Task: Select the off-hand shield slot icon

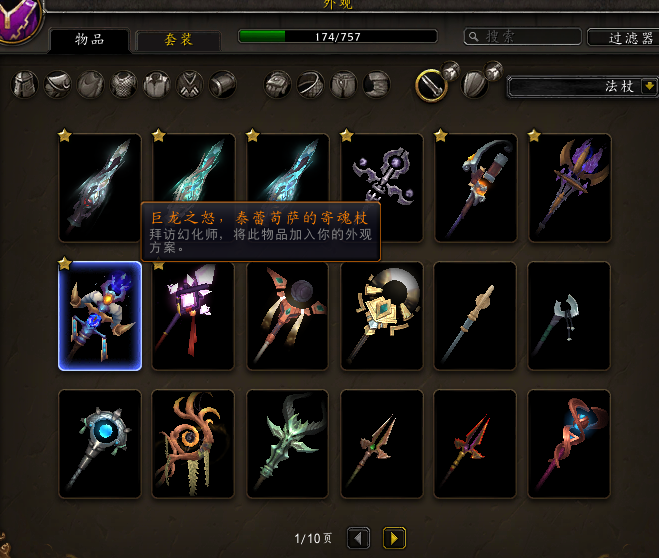Action: (476, 85)
